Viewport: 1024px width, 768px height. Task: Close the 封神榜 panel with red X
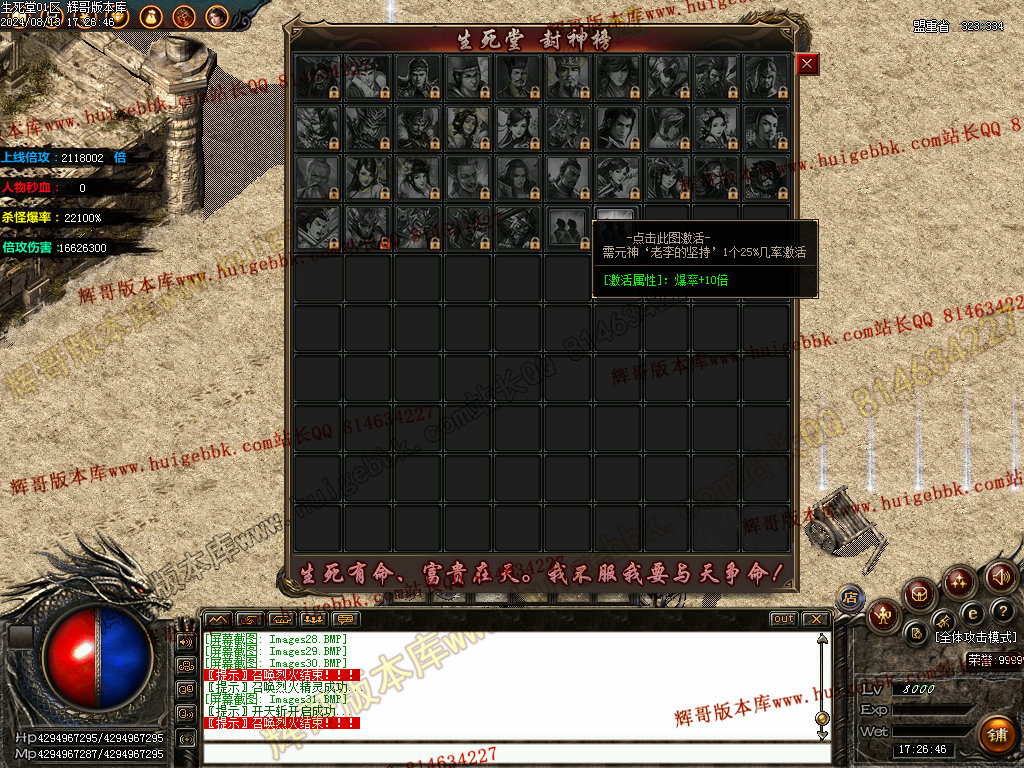[x=808, y=64]
